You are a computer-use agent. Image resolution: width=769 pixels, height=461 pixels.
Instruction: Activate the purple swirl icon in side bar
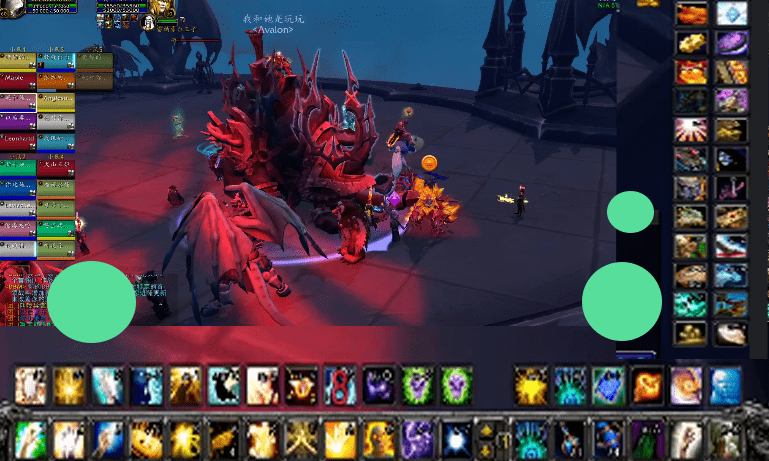[732, 43]
